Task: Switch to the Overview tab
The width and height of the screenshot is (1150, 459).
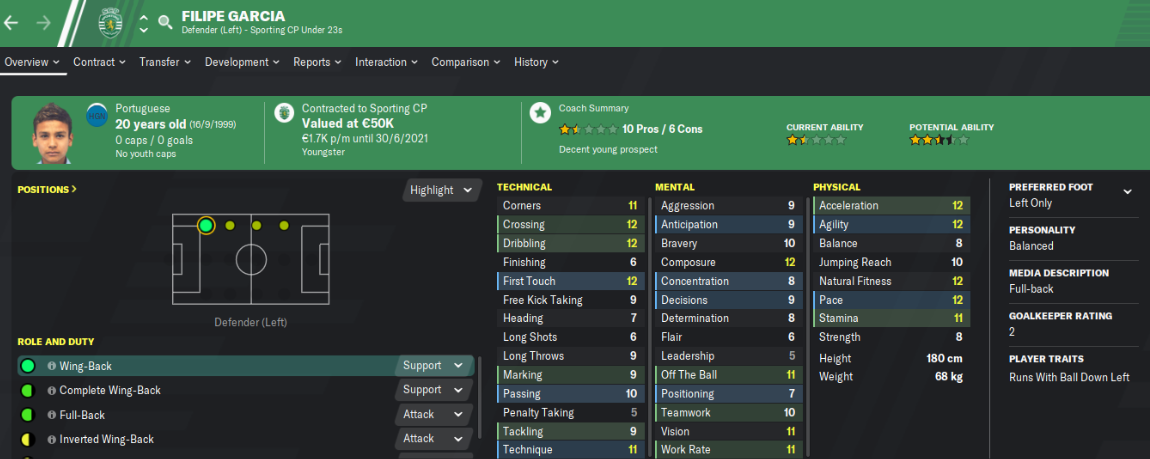Action: tap(32, 62)
